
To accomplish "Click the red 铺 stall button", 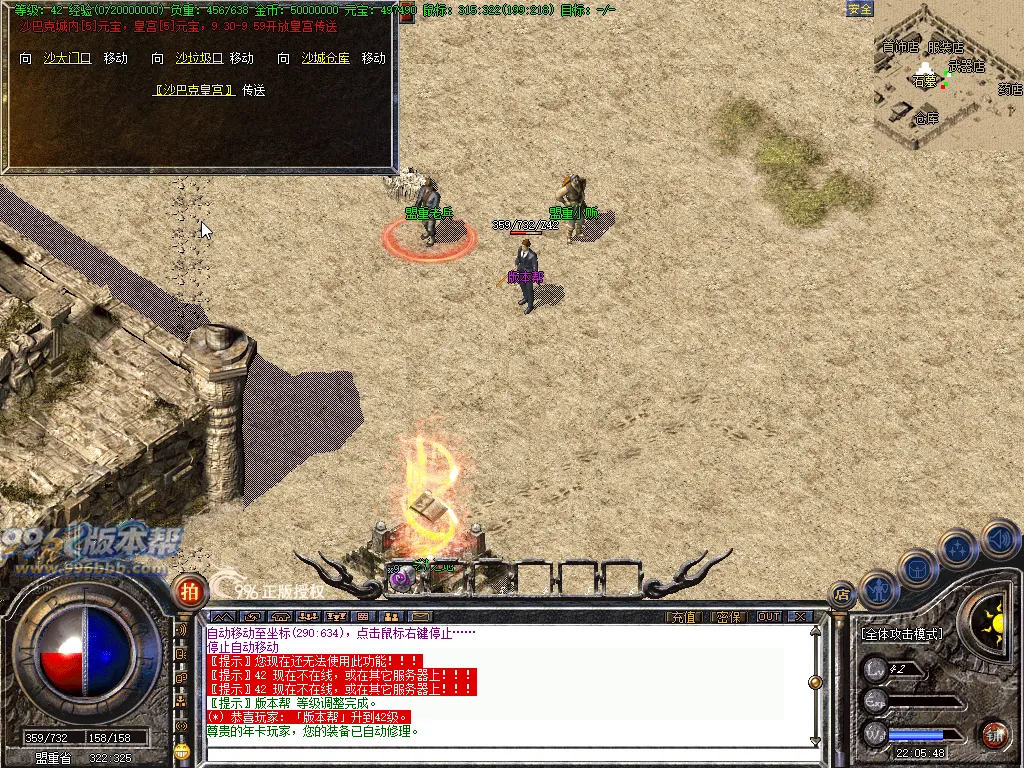I will pyautogui.click(x=993, y=734).
